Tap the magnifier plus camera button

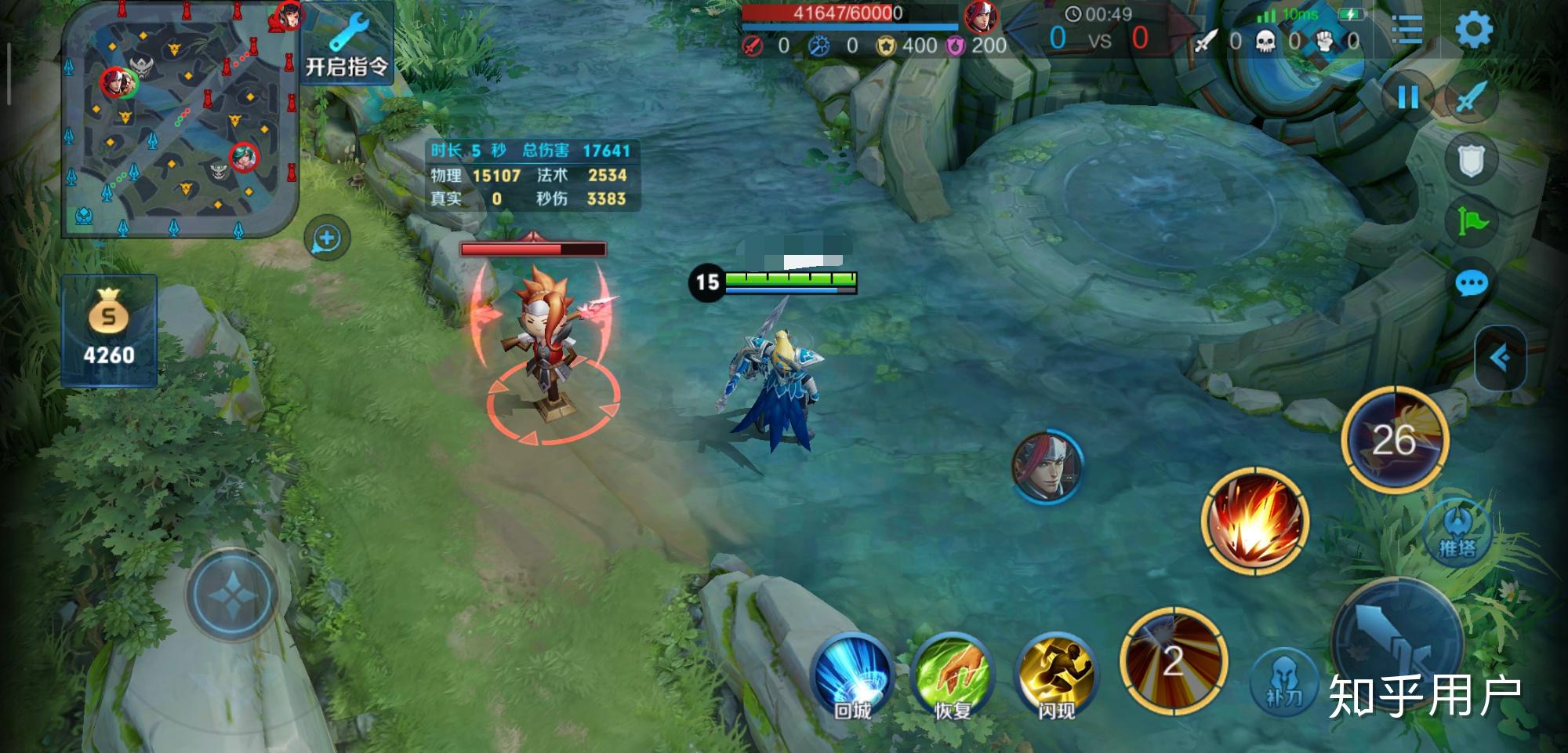coord(326,238)
